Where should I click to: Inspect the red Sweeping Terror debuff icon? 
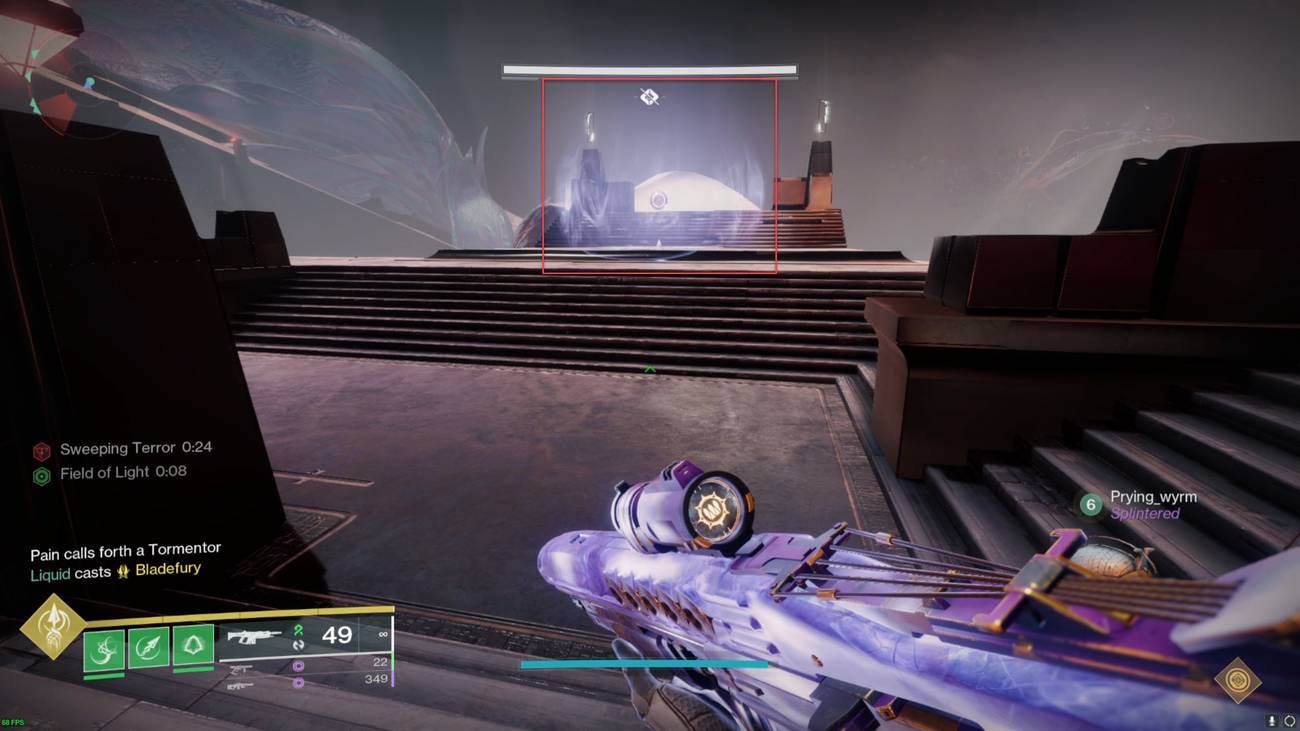point(42,451)
